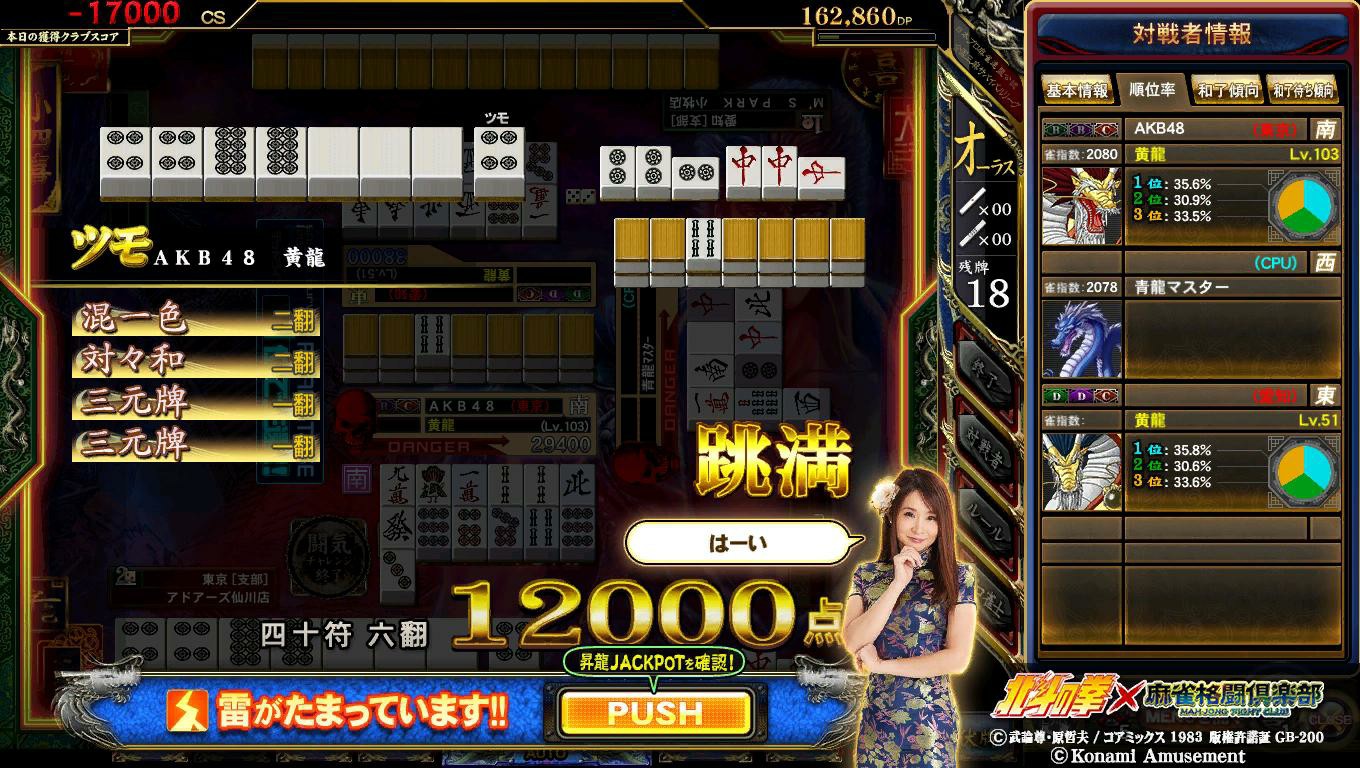Click the 青龍マスター blue dragon portrait
Viewport: 1360px width, 768px height.
pos(1081,337)
